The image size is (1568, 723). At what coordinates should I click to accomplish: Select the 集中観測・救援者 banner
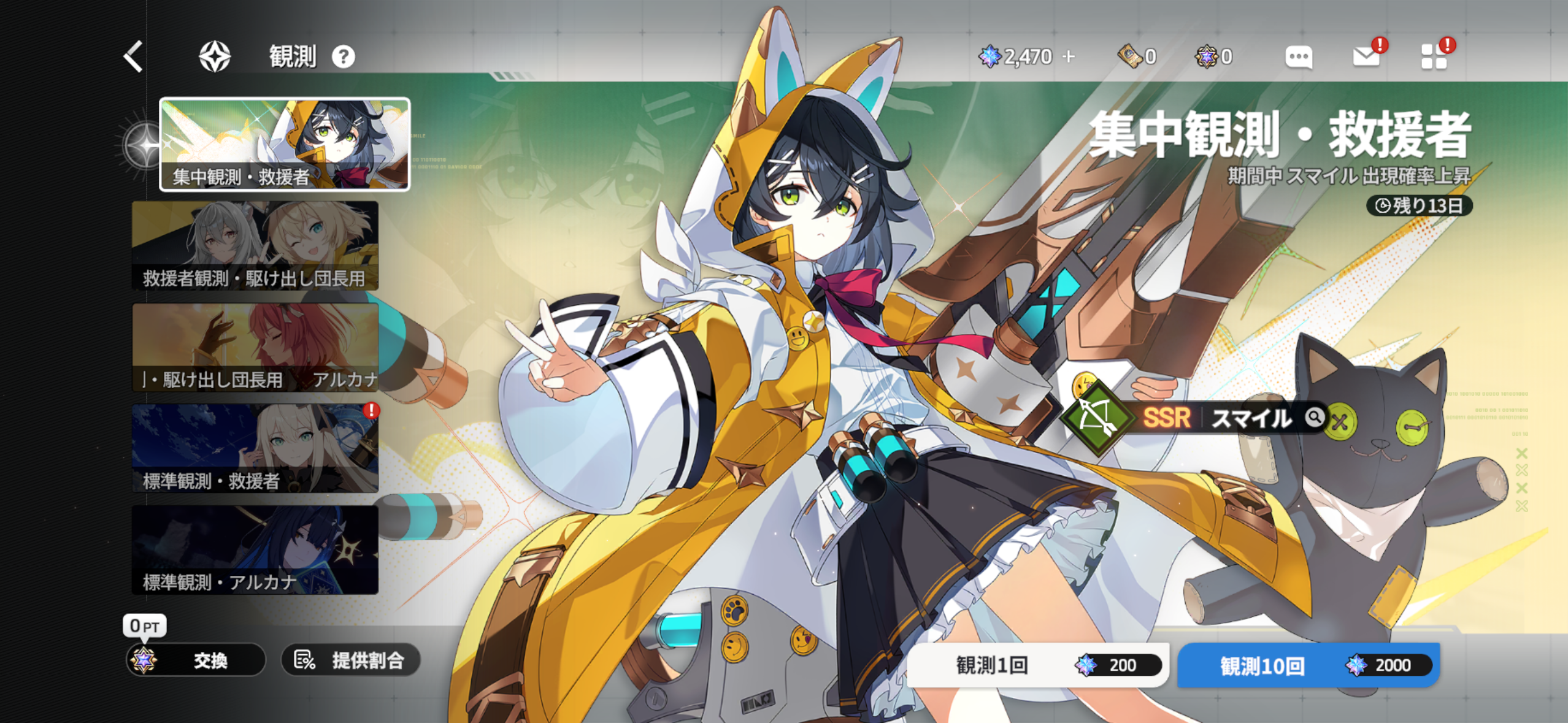285,145
